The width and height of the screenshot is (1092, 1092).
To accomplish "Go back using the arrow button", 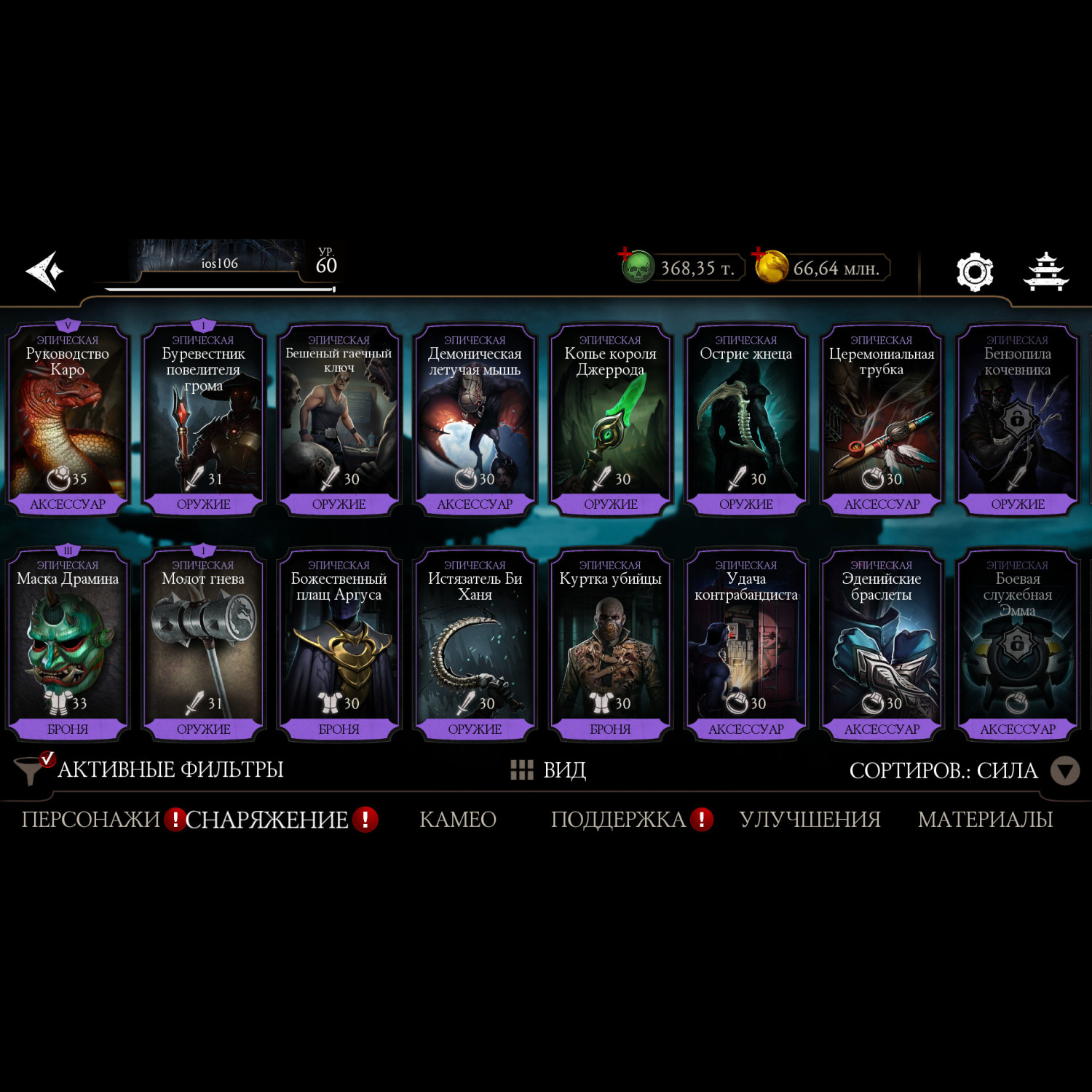I will pos(45,271).
